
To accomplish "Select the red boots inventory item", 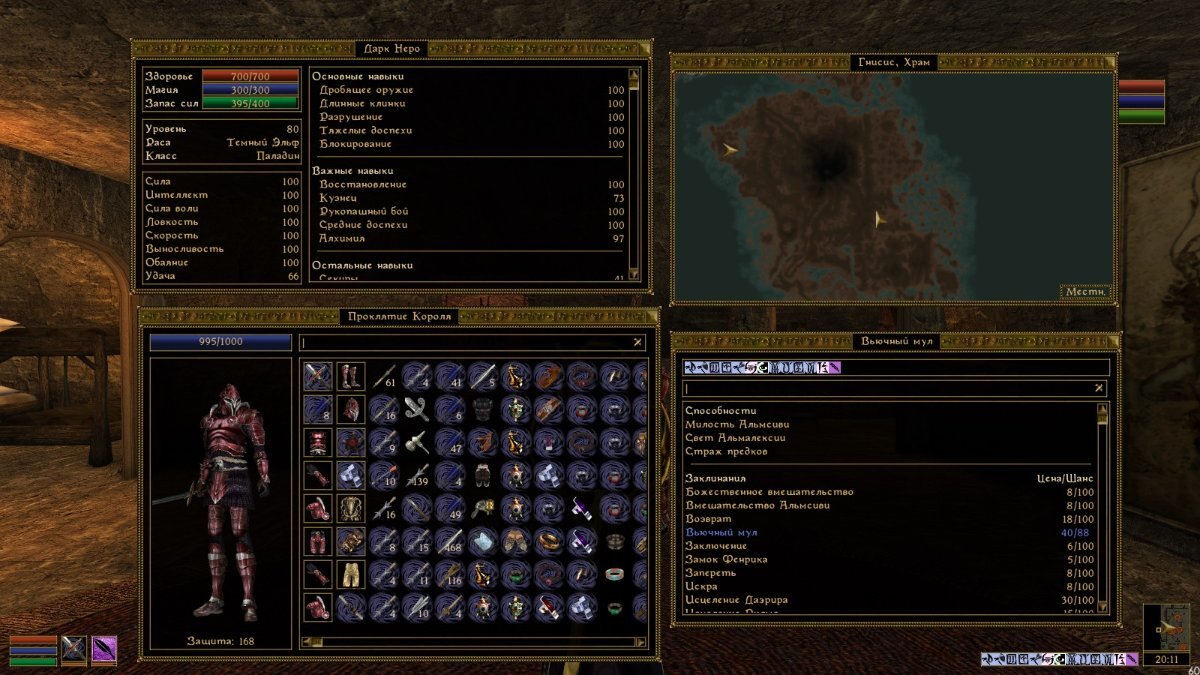I will pos(351,376).
